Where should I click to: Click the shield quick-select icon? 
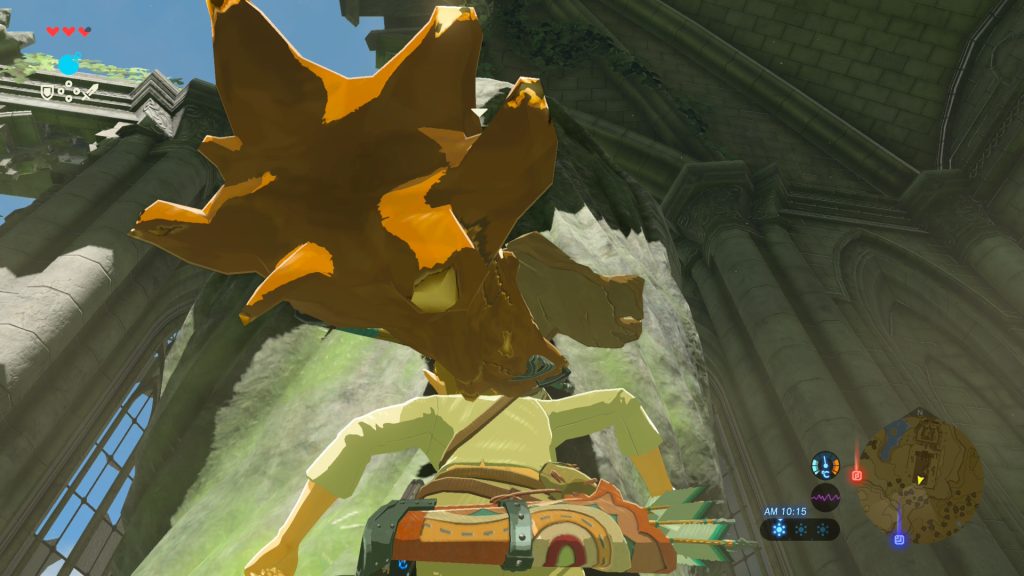tap(47, 92)
